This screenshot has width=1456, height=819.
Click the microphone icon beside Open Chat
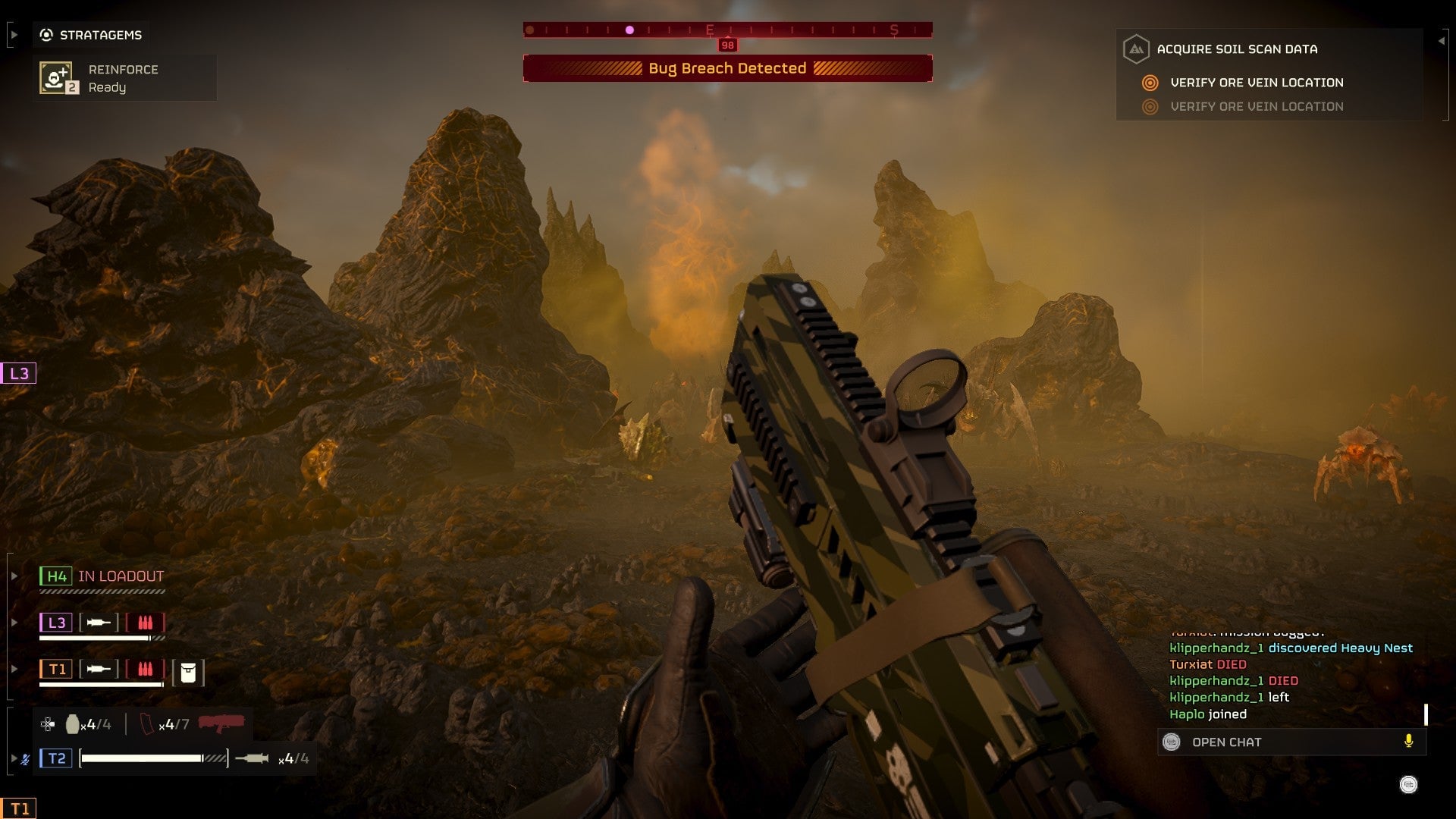[x=1407, y=742]
